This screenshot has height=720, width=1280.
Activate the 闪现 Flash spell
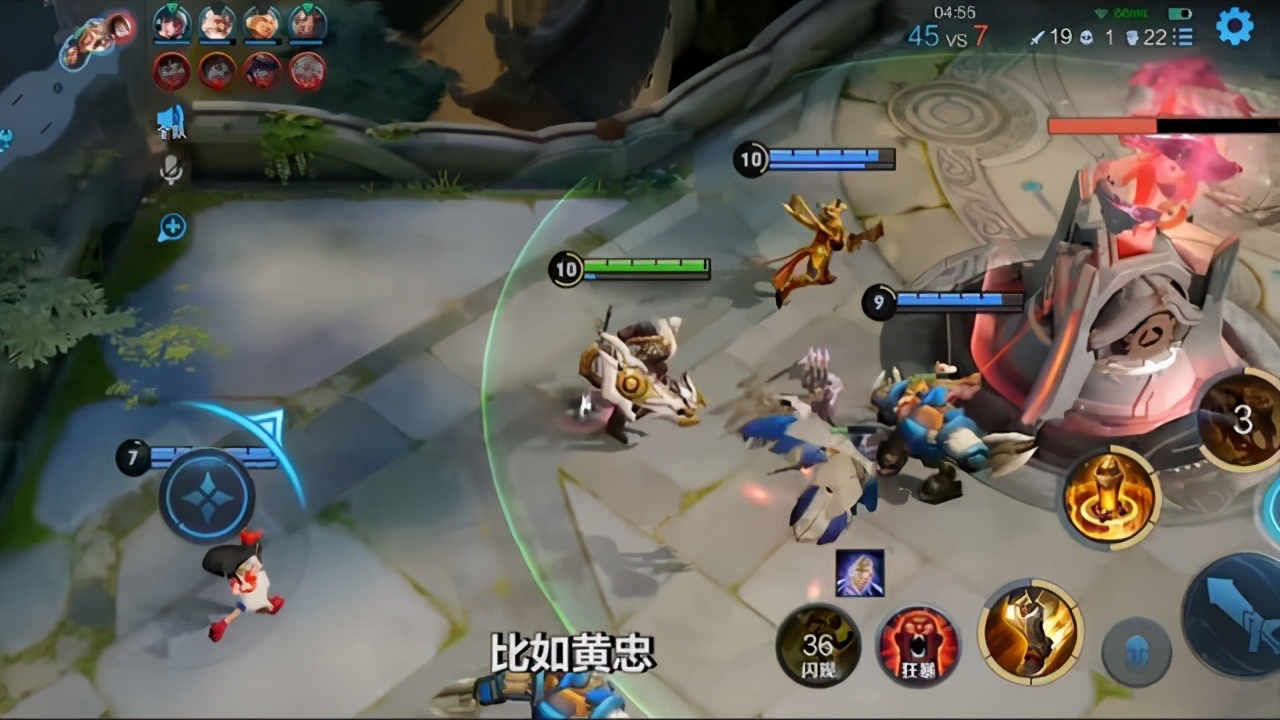pyautogui.click(x=817, y=645)
